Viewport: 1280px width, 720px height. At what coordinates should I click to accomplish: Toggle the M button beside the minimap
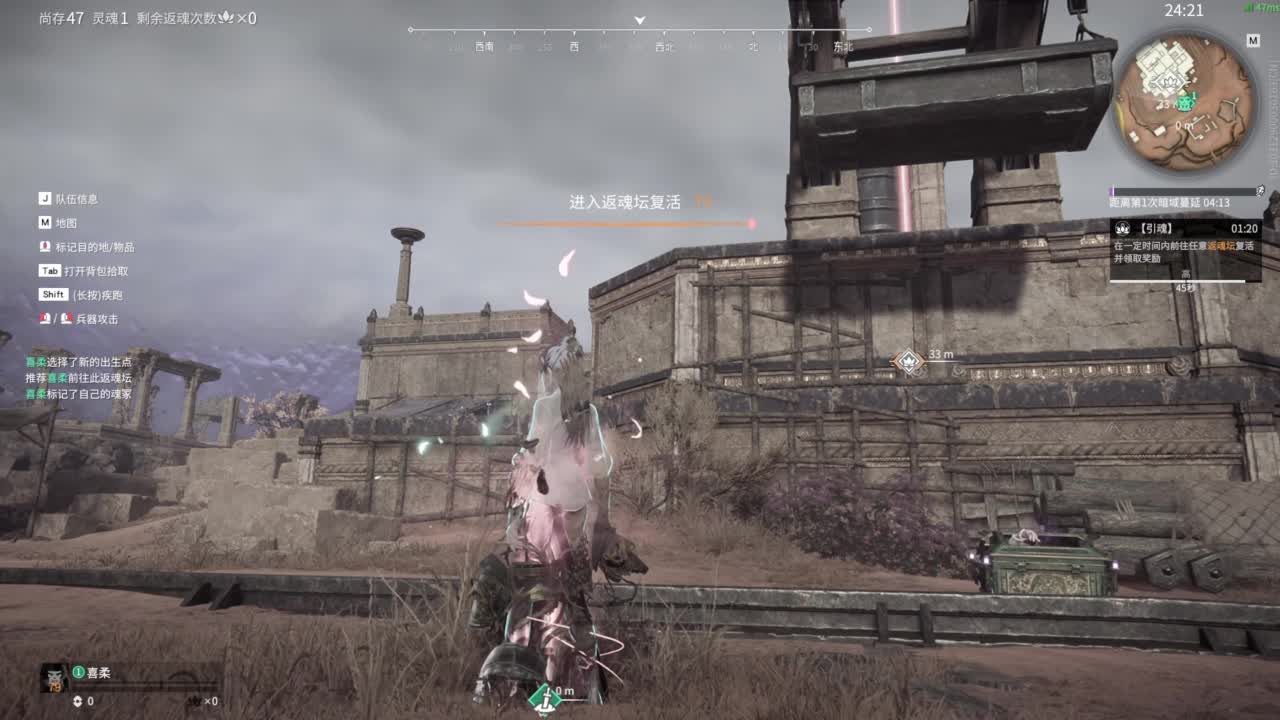pyautogui.click(x=1252, y=41)
